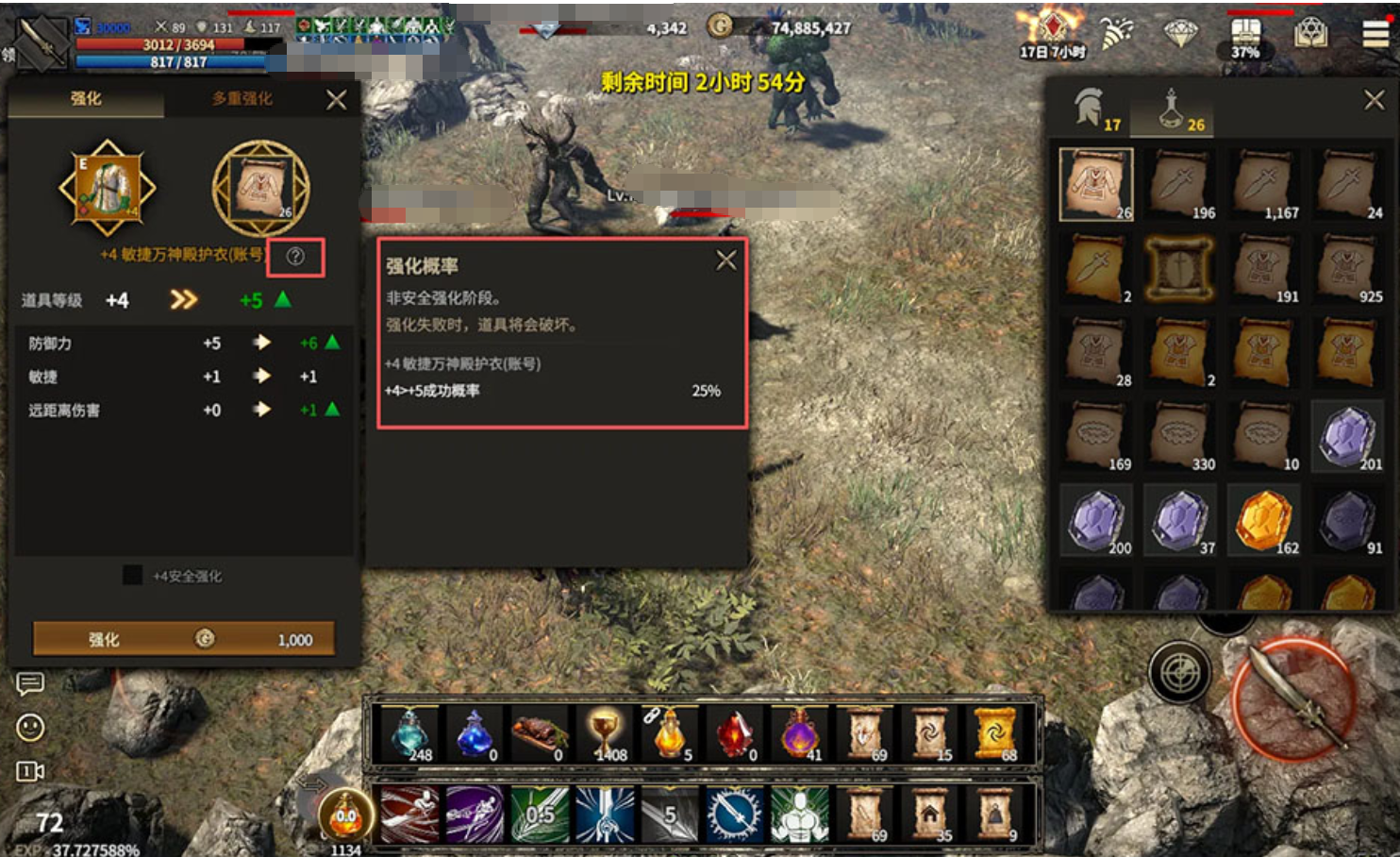Tap the sword attack button
The height and width of the screenshot is (857, 1400).
pos(1293,698)
